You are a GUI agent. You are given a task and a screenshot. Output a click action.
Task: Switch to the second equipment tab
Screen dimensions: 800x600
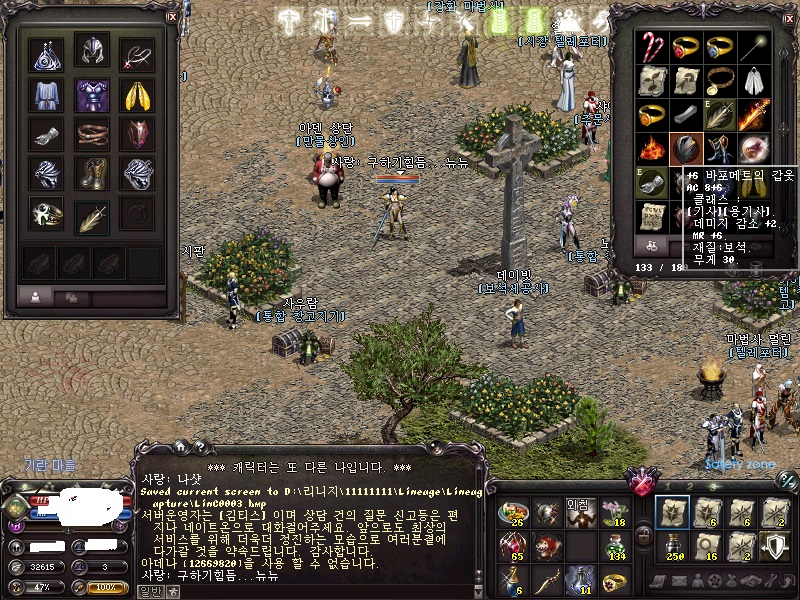tap(70, 297)
